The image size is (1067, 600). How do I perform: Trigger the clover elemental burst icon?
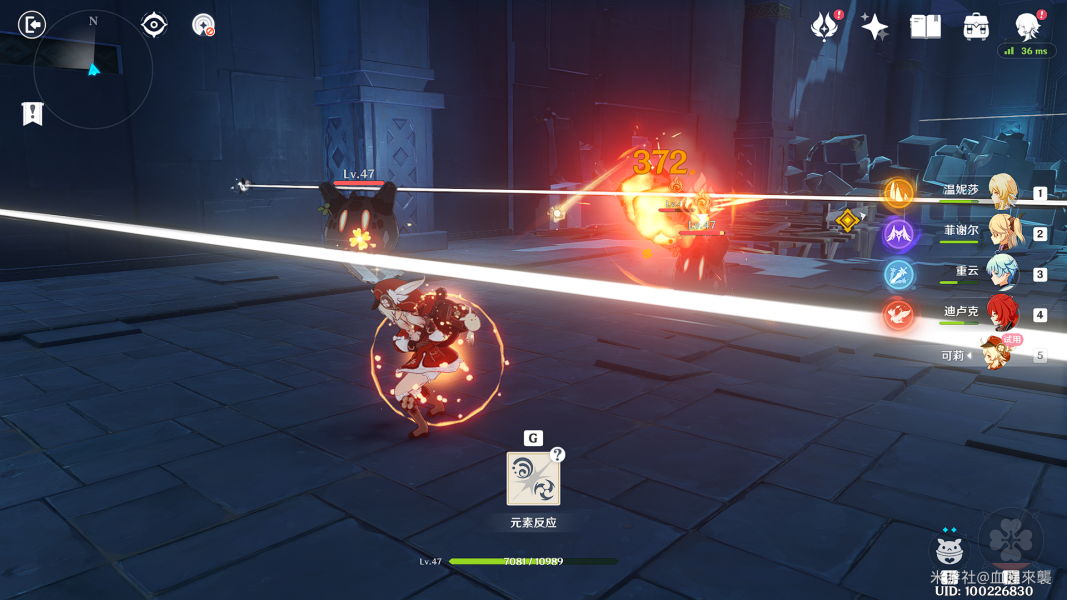pyautogui.click(x=1010, y=541)
